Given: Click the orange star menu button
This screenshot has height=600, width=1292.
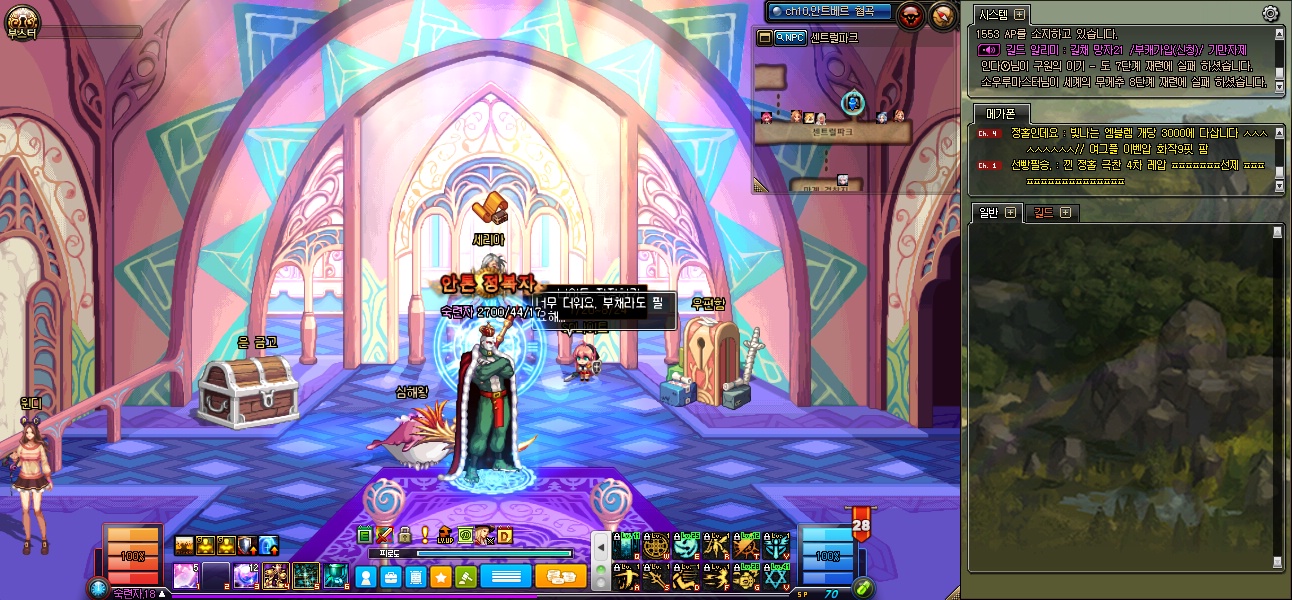Looking at the screenshot, I should (439, 577).
